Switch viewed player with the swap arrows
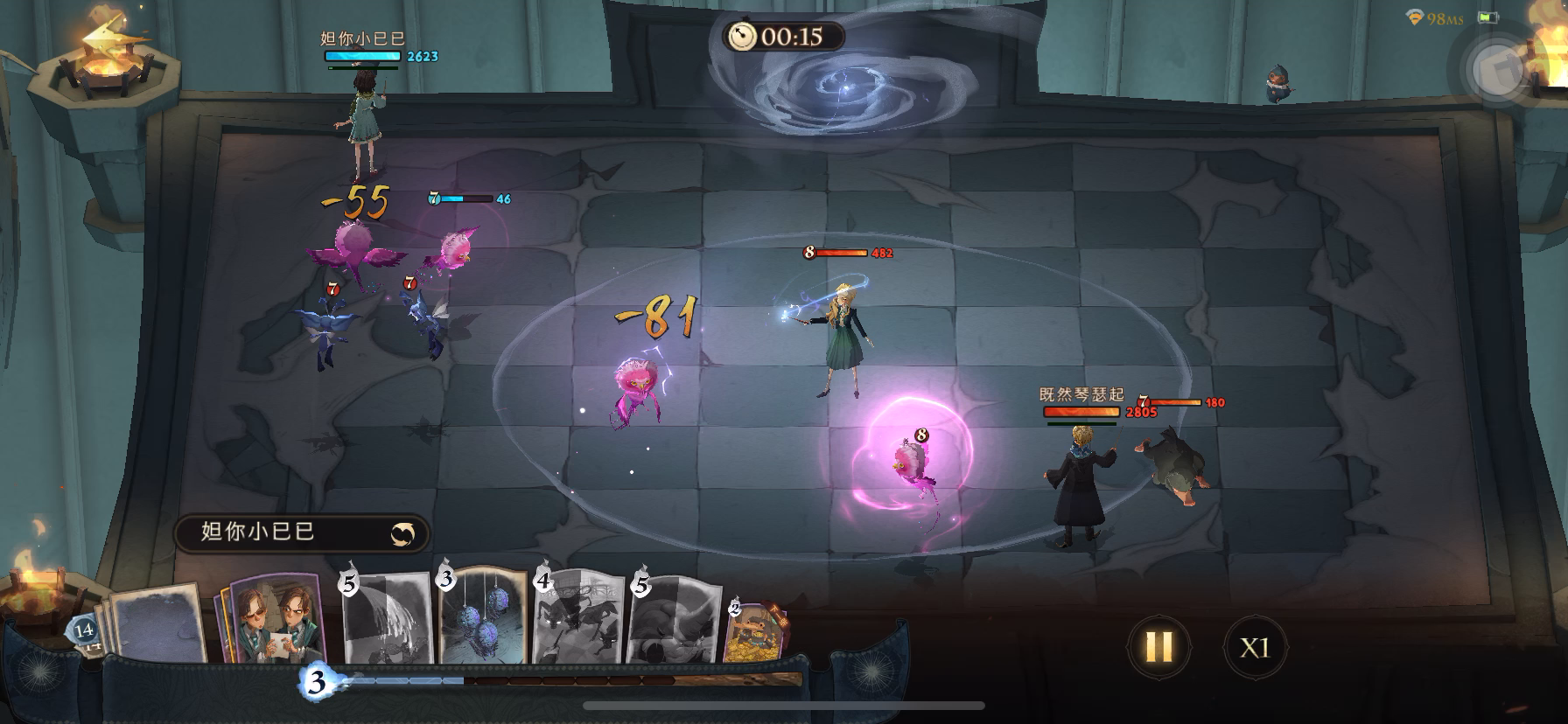The width and height of the screenshot is (1568, 724). click(x=403, y=533)
